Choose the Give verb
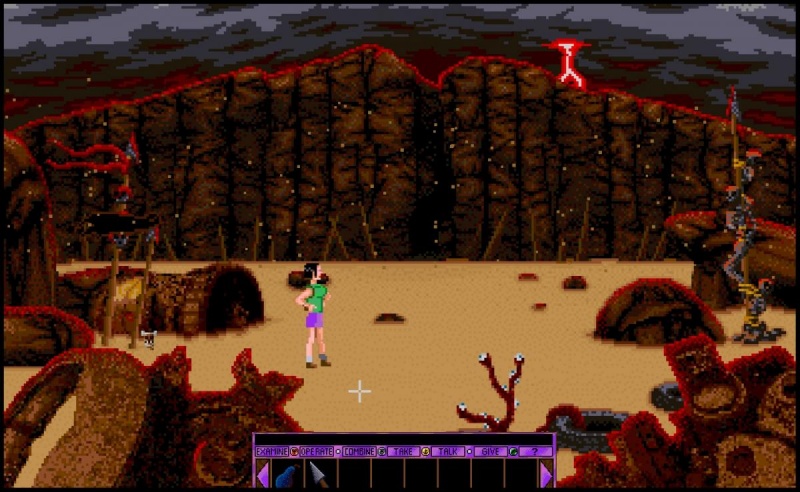800x492 pixels. (x=490, y=451)
